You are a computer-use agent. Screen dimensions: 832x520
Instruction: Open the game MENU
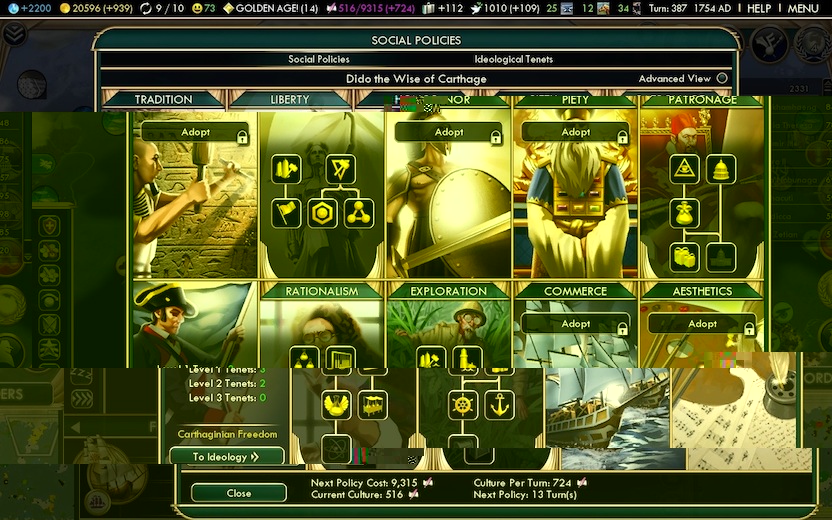803,9
